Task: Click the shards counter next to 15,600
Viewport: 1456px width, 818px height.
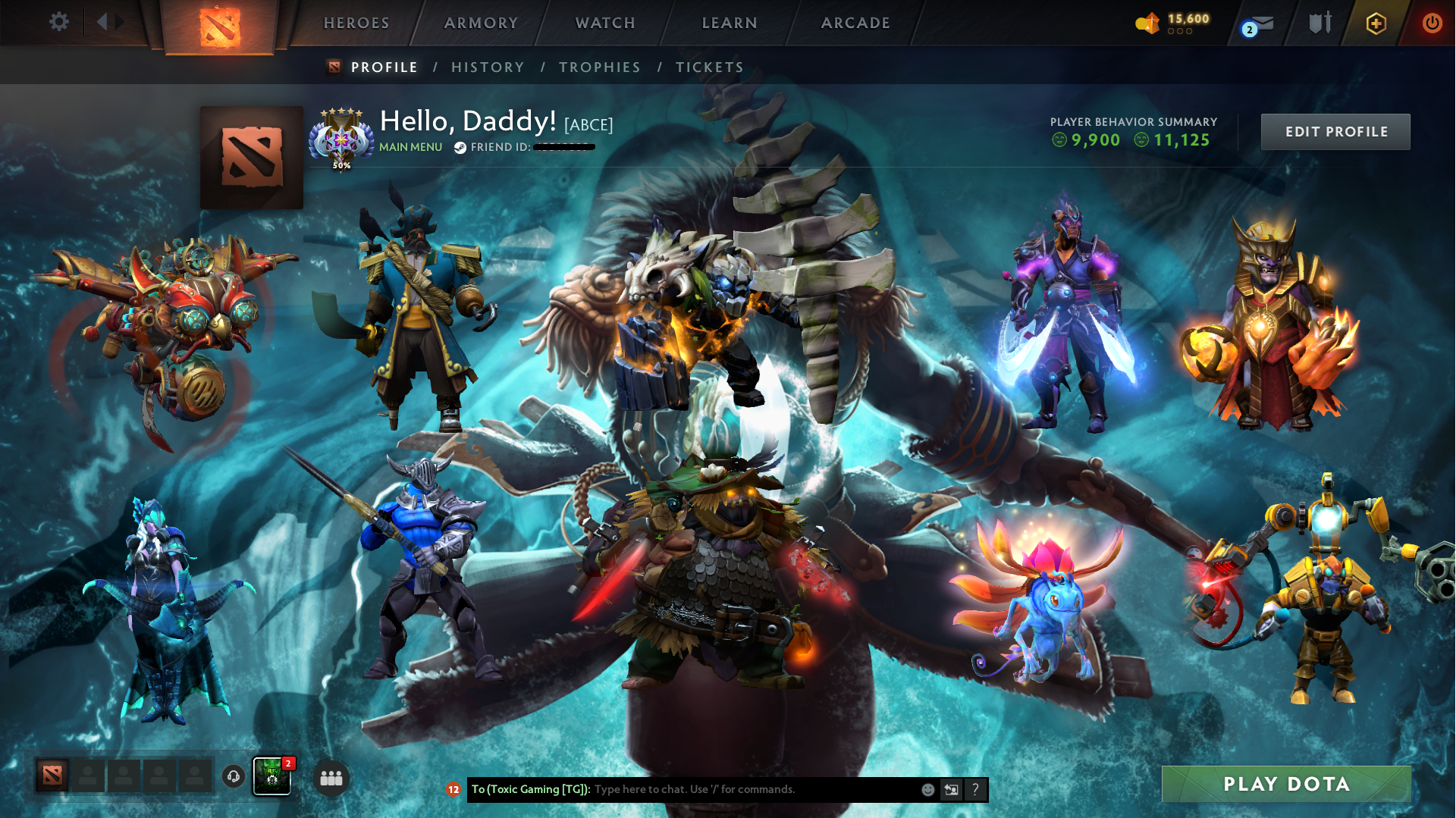Action: click(1147, 23)
